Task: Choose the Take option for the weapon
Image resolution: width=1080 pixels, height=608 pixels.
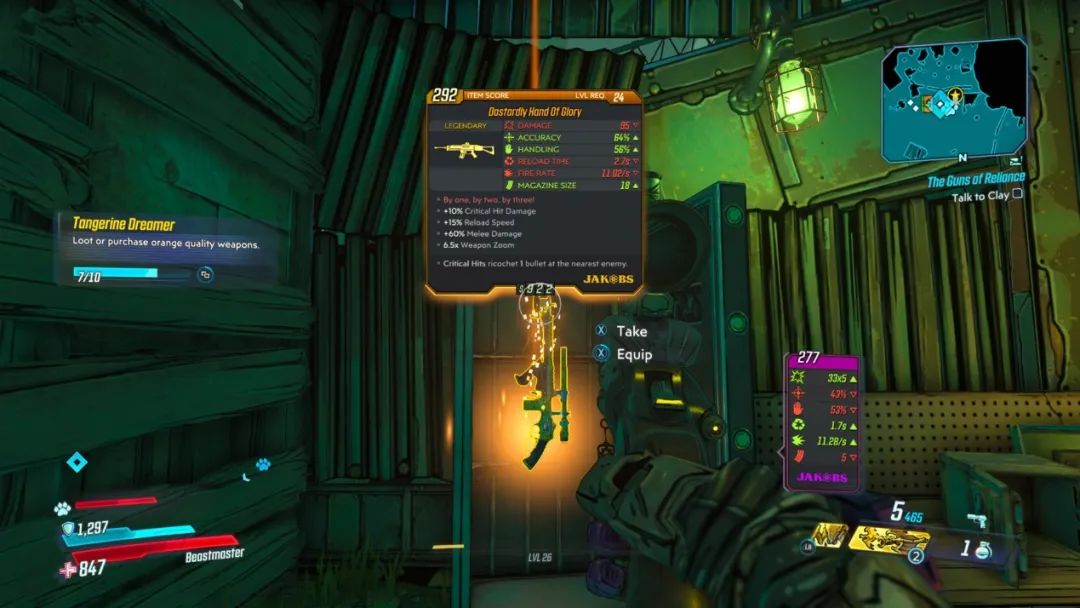Action: tap(631, 331)
